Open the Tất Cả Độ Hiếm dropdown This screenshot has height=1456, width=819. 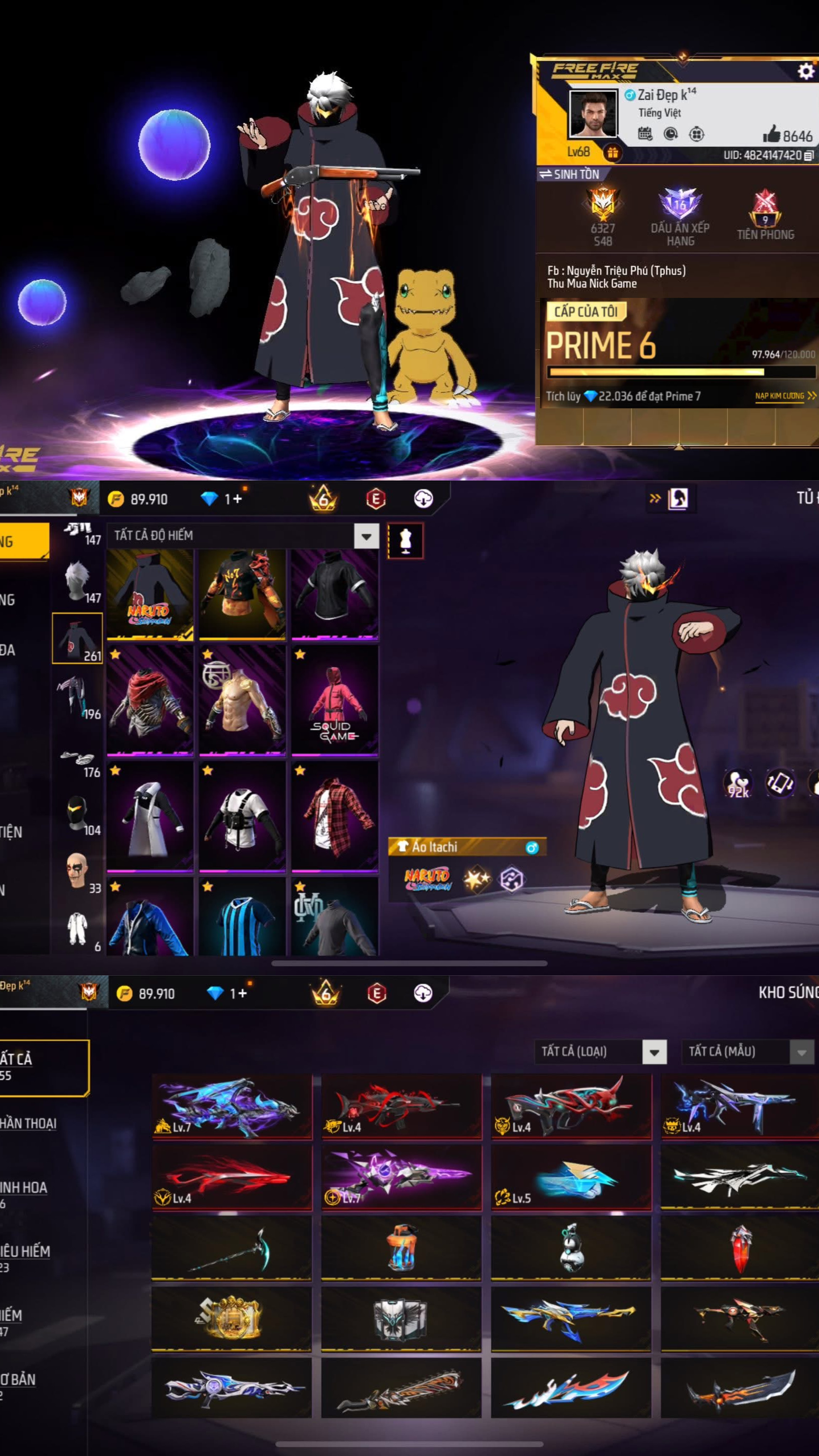pos(366,535)
